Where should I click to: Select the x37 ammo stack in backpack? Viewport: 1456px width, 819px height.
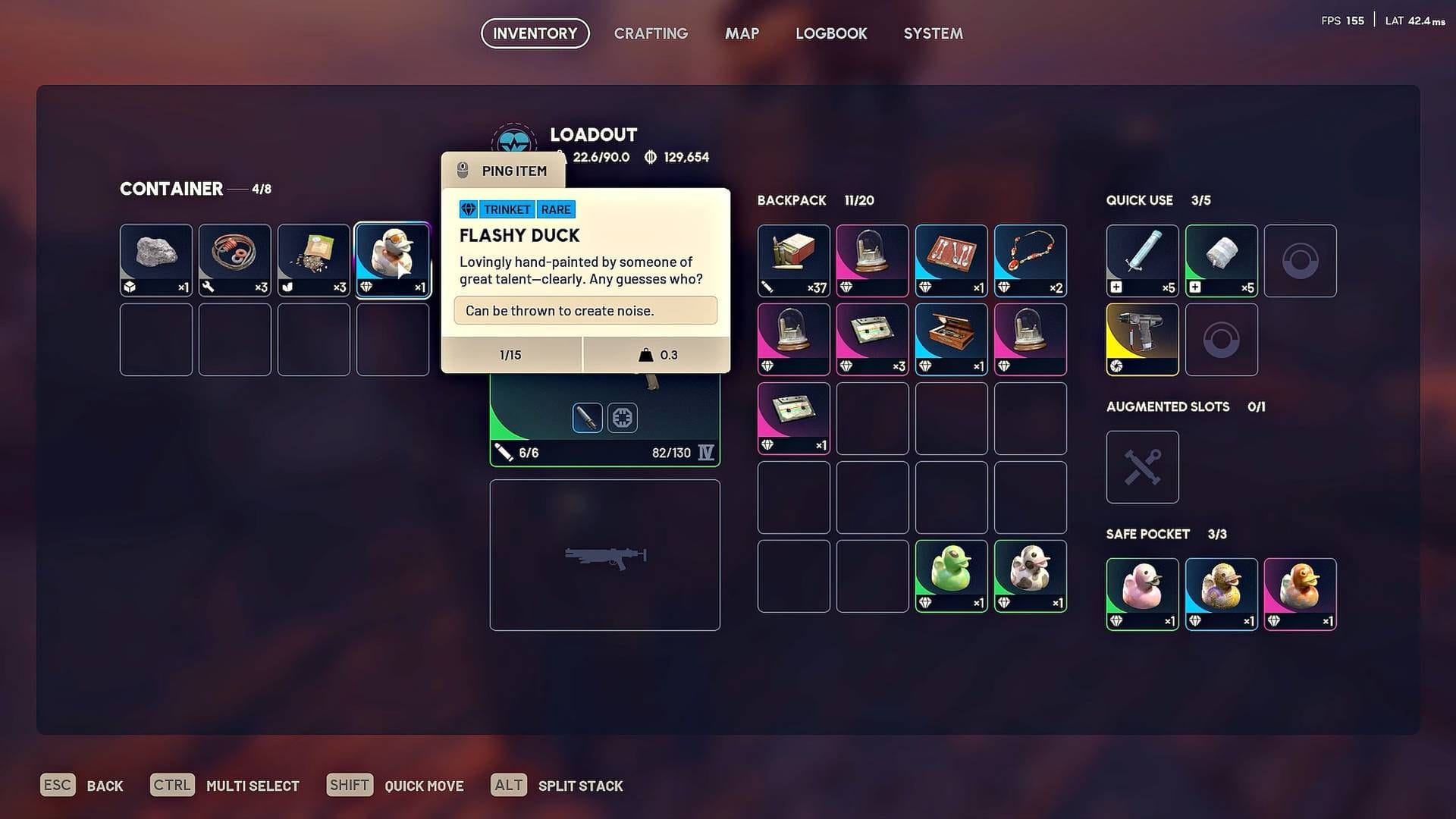[794, 259]
